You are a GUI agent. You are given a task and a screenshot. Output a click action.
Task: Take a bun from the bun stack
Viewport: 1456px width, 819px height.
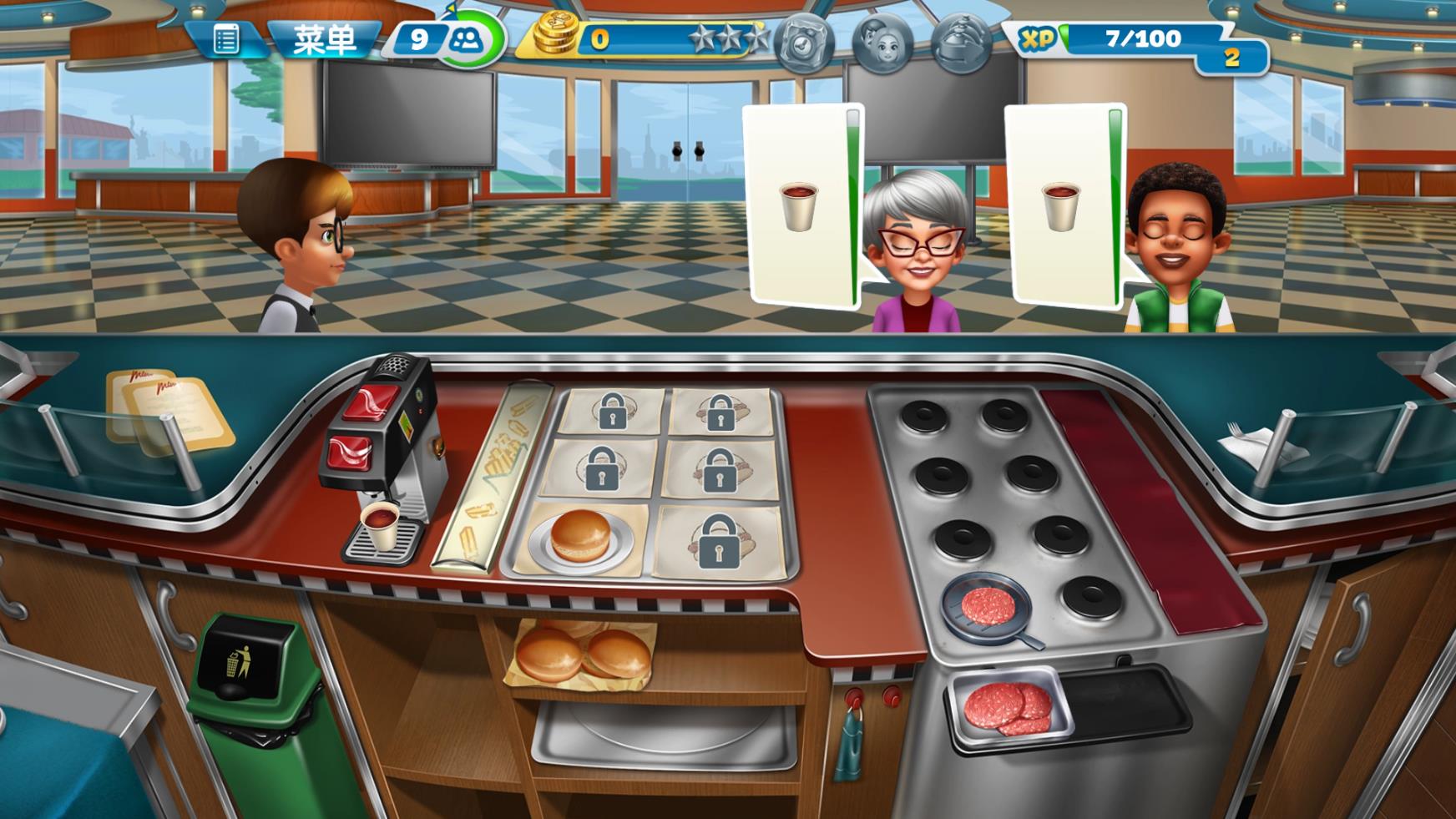[582, 655]
